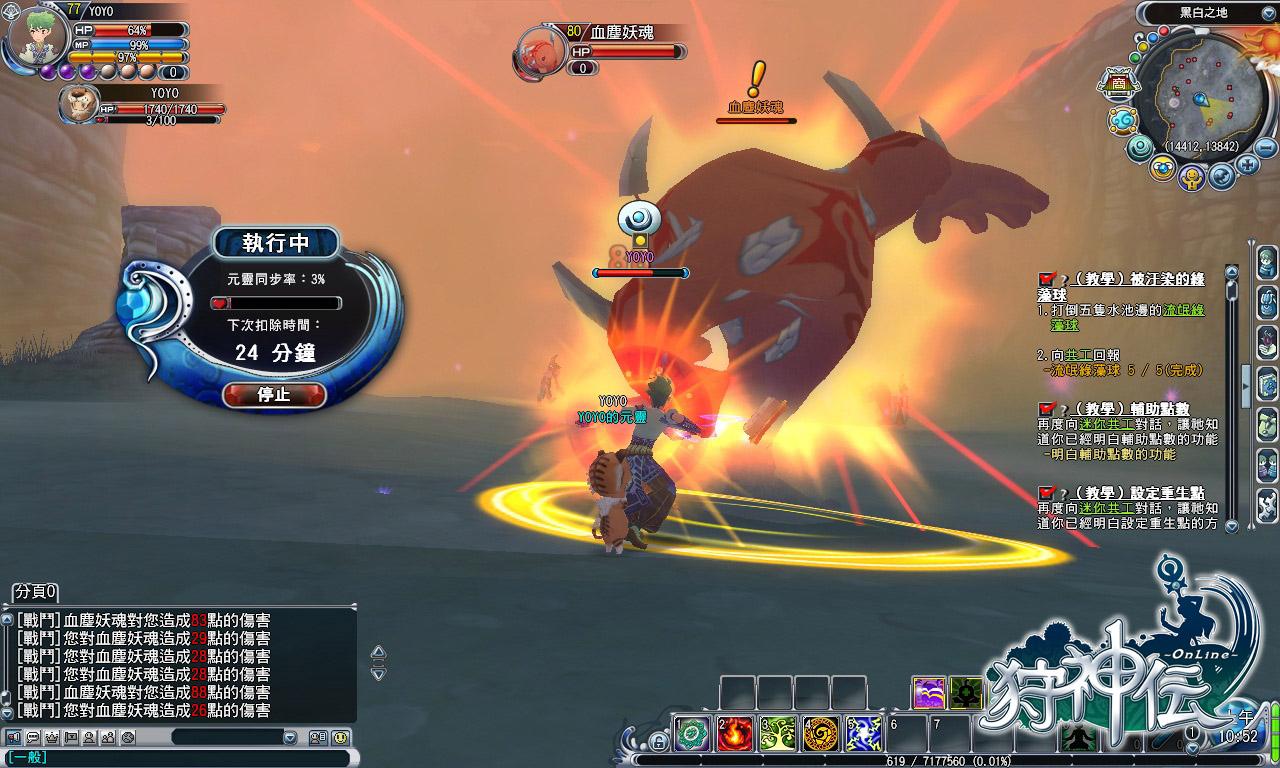Open the shop via the 商 building icon

1119,82
